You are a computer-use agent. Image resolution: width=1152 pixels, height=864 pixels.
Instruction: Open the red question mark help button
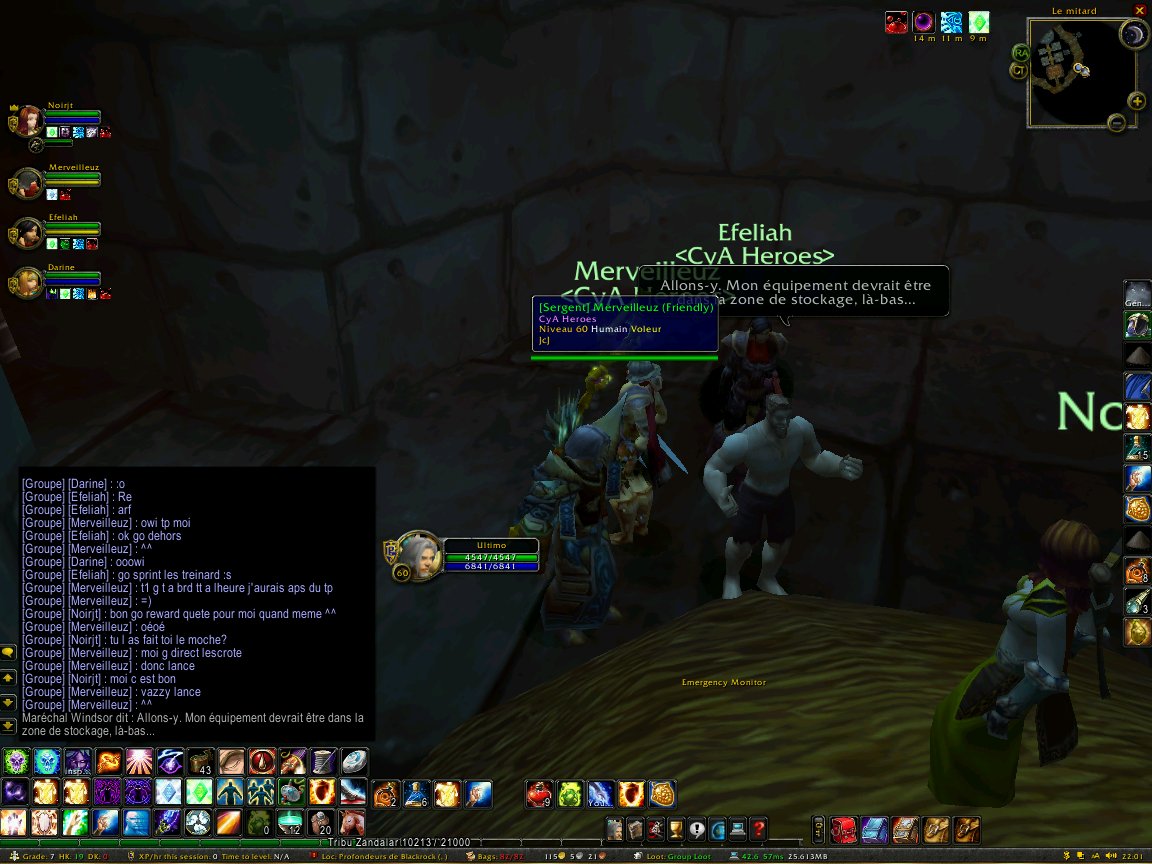(759, 829)
